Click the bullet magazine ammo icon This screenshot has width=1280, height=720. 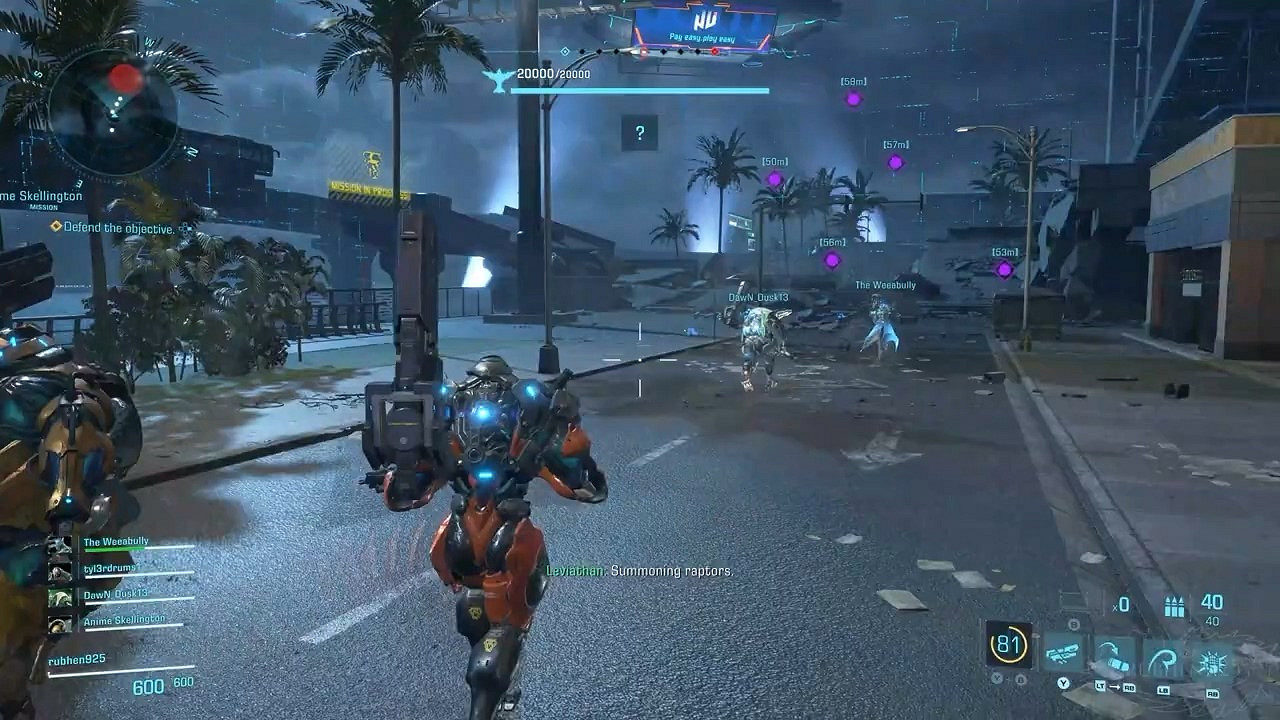[x=1175, y=606]
